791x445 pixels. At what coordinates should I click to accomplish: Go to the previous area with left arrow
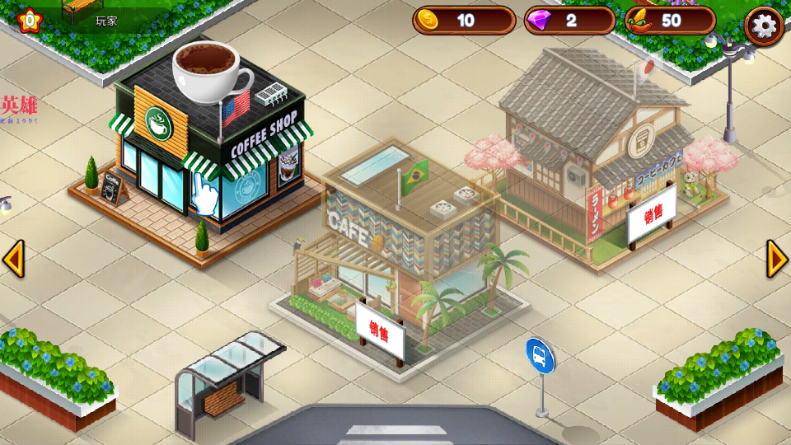(x=13, y=259)
